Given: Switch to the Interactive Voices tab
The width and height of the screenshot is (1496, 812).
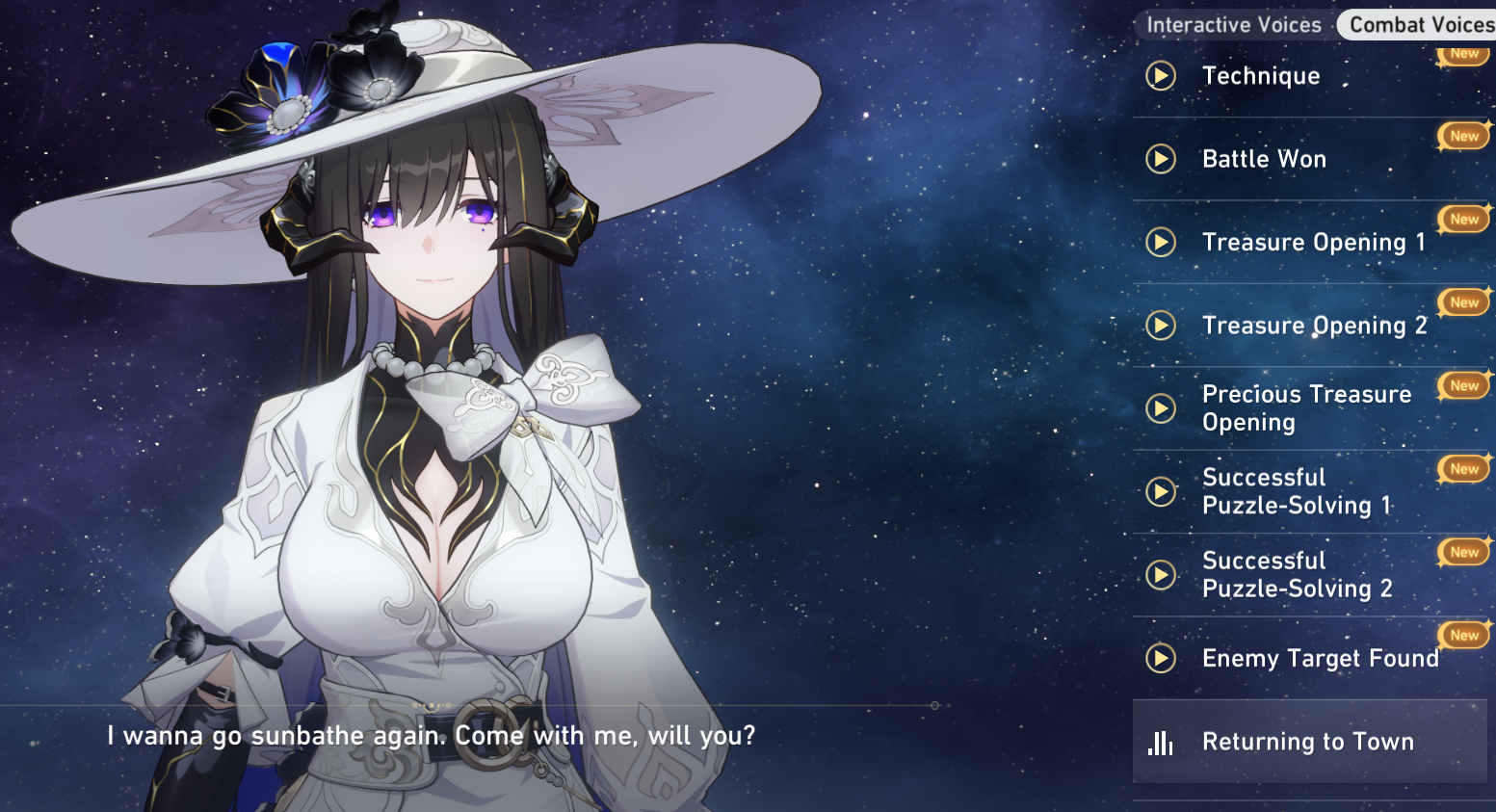Looking at the screenshot, I should tap(1233, 25).
